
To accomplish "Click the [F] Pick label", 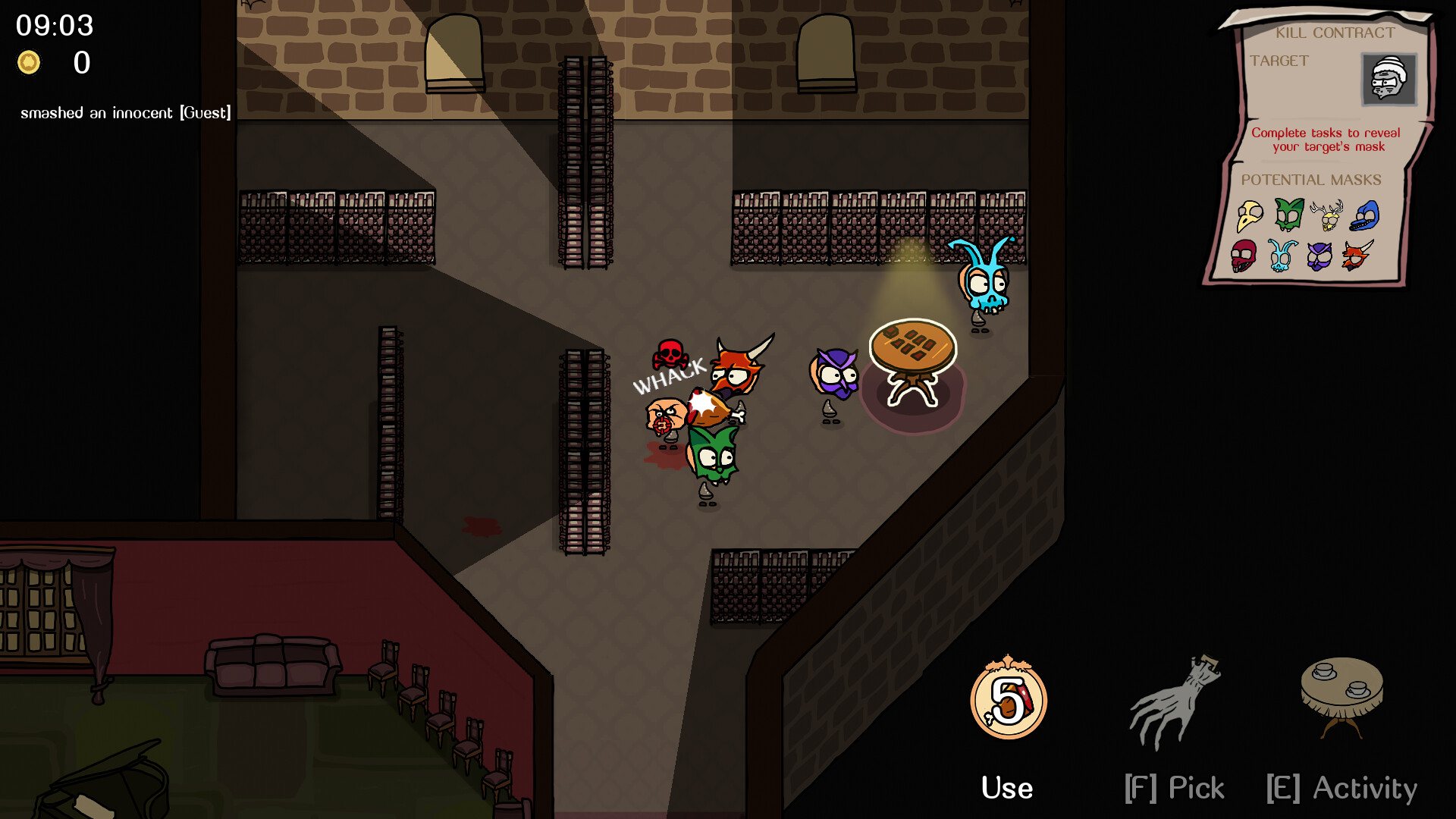I will (x=1175, y=788).
